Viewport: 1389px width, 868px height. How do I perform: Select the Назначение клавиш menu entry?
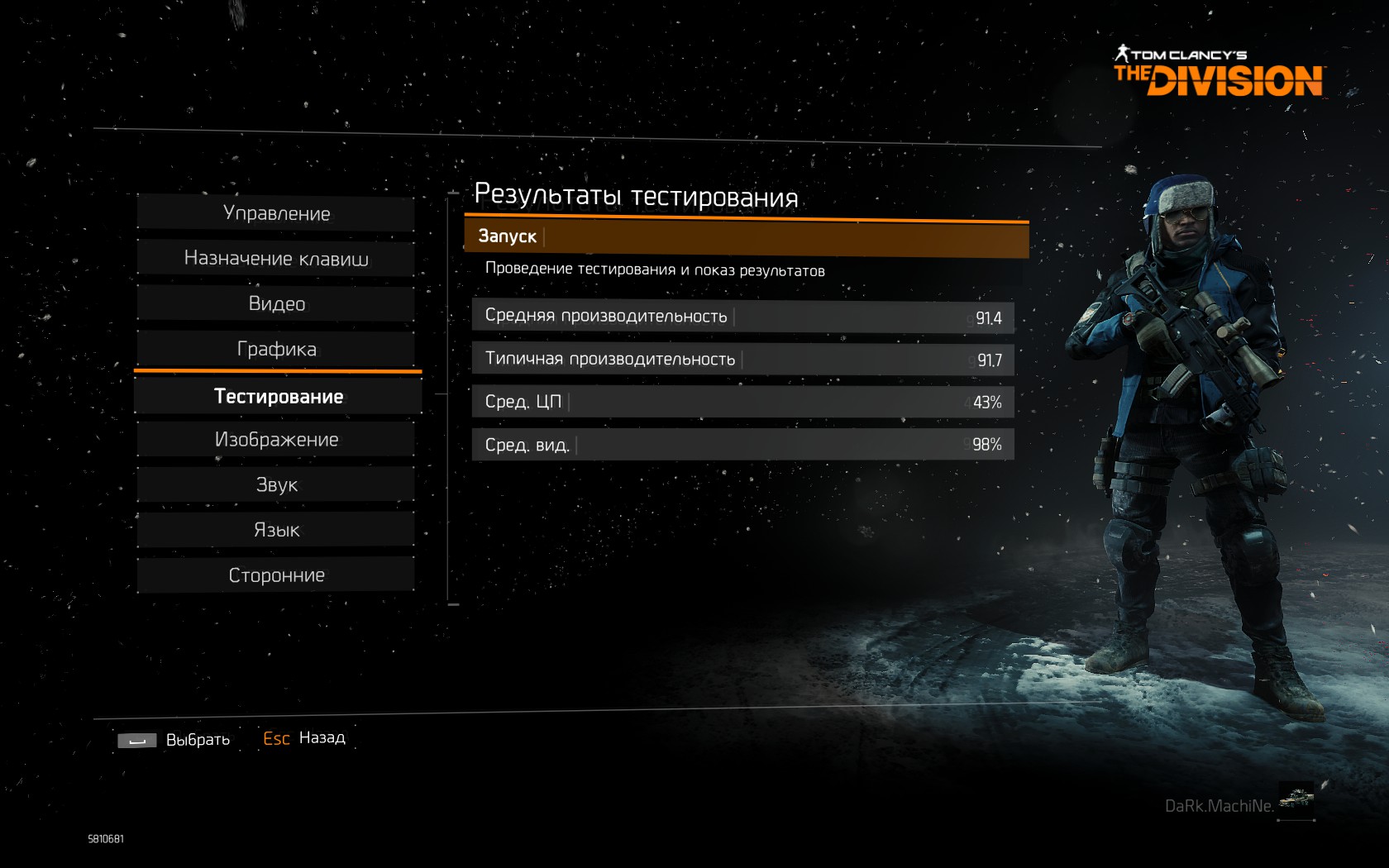pos(276,259)
